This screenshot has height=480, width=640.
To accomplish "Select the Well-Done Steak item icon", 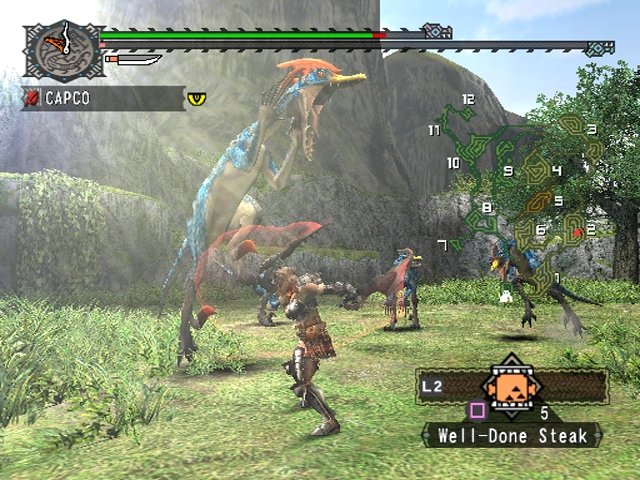I will 512,386.
